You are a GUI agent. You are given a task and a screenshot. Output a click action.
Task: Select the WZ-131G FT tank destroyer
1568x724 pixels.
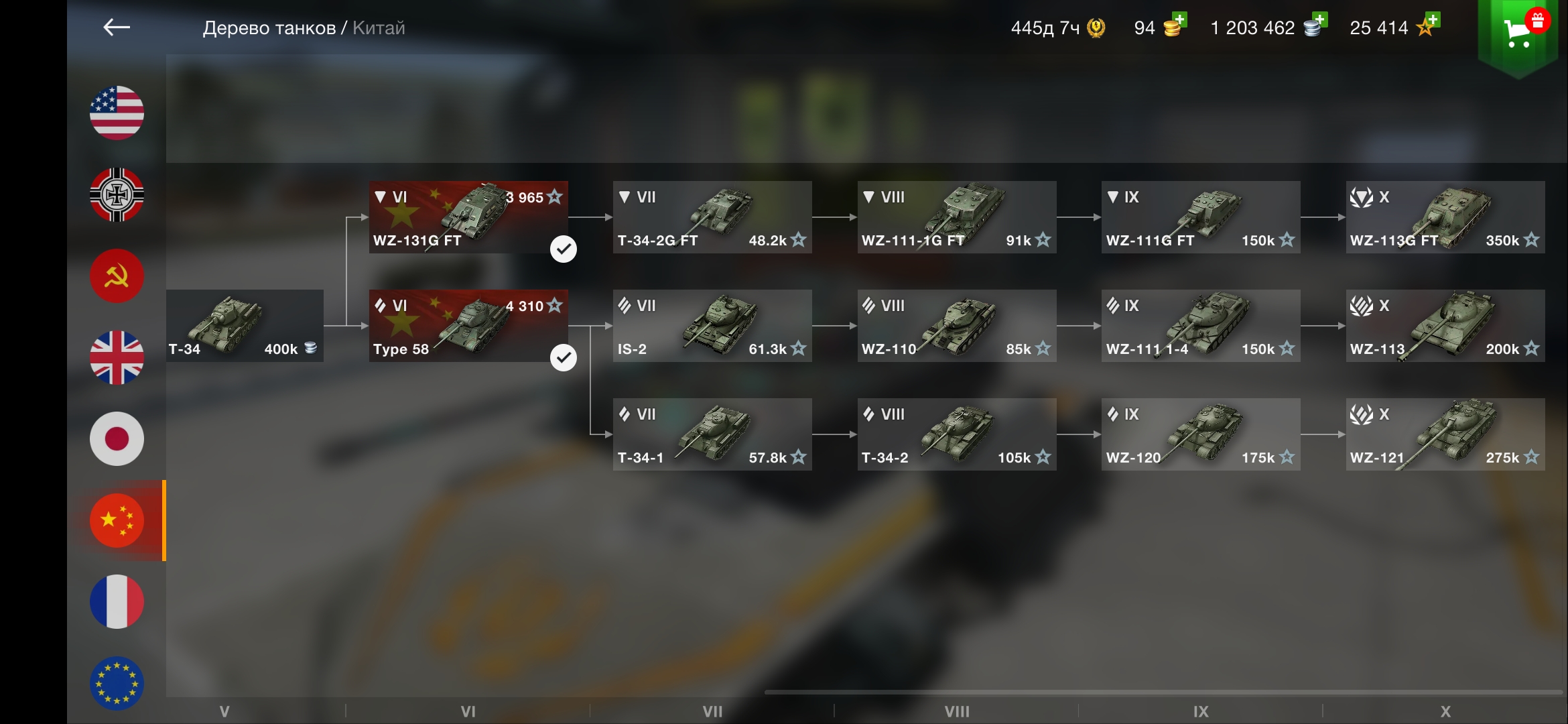click(468, 217)
